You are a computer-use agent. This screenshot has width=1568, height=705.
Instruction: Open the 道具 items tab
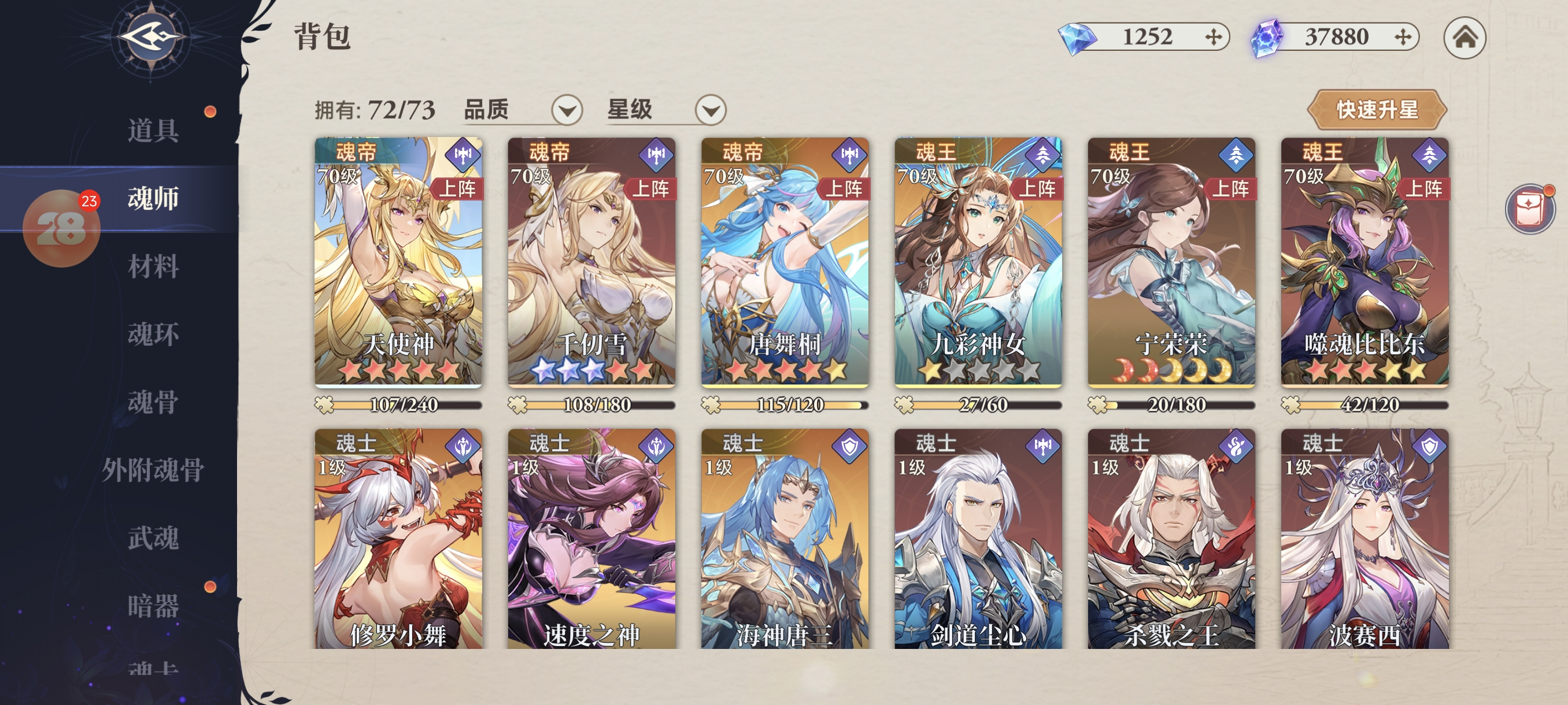click(152, 130)
